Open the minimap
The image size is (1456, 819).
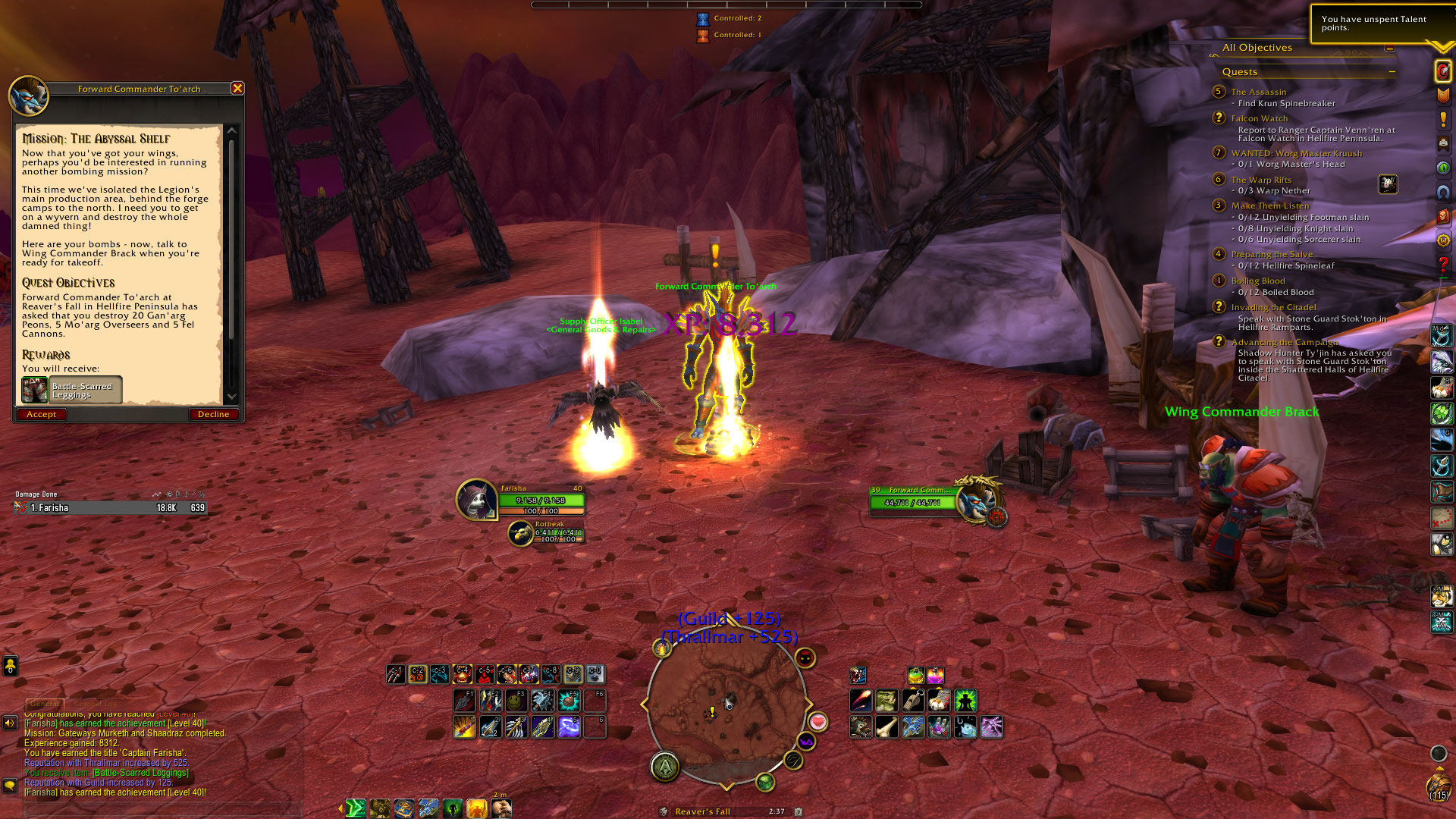click(726, 707)
